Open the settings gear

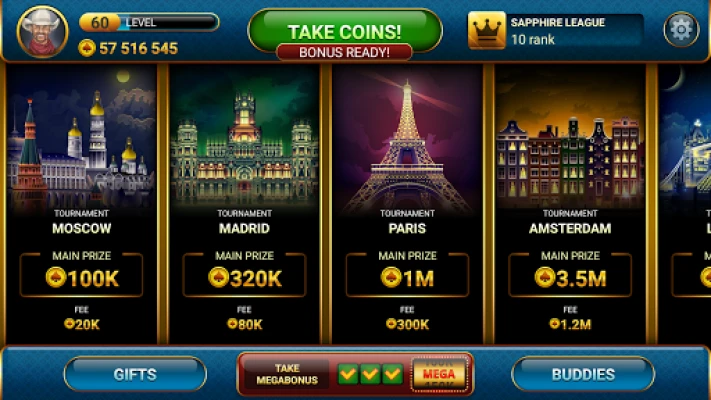coord(681,30)
